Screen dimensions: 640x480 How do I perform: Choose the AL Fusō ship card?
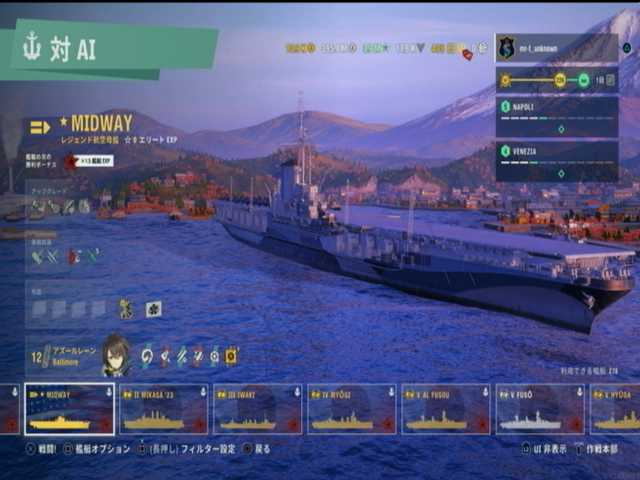445,409
